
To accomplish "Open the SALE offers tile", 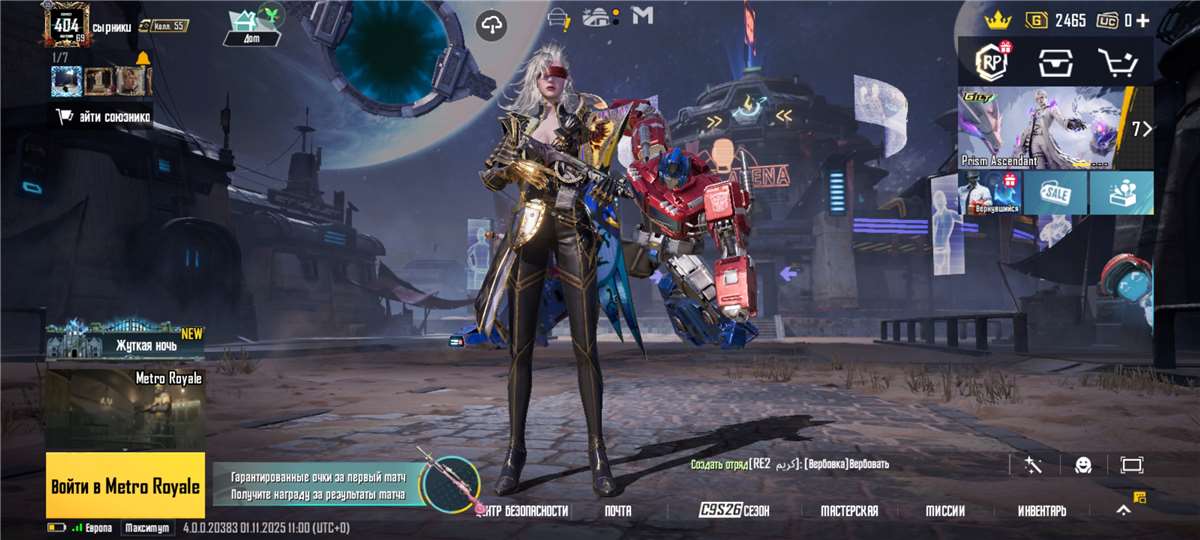I will pos(1055,193).
